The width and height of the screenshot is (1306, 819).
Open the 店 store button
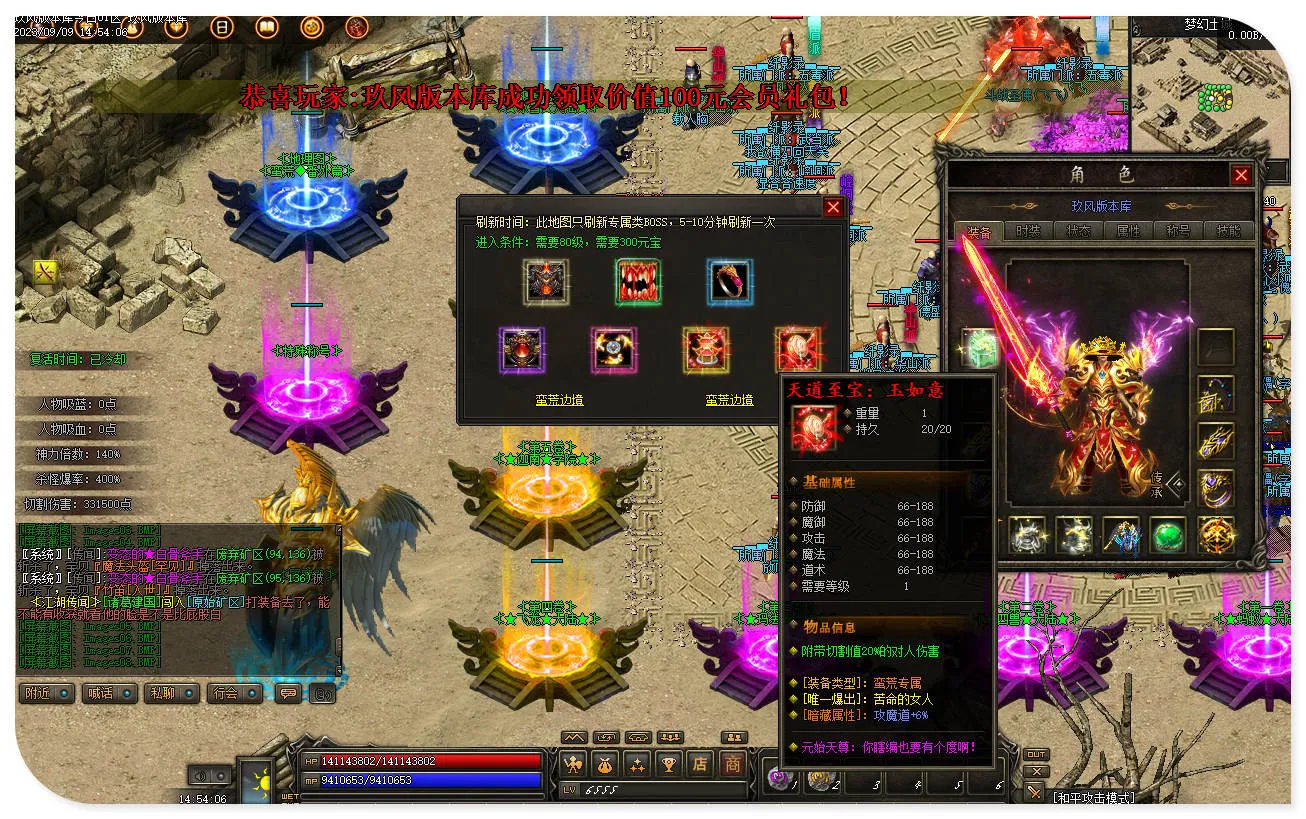click(x=700, y=765)
